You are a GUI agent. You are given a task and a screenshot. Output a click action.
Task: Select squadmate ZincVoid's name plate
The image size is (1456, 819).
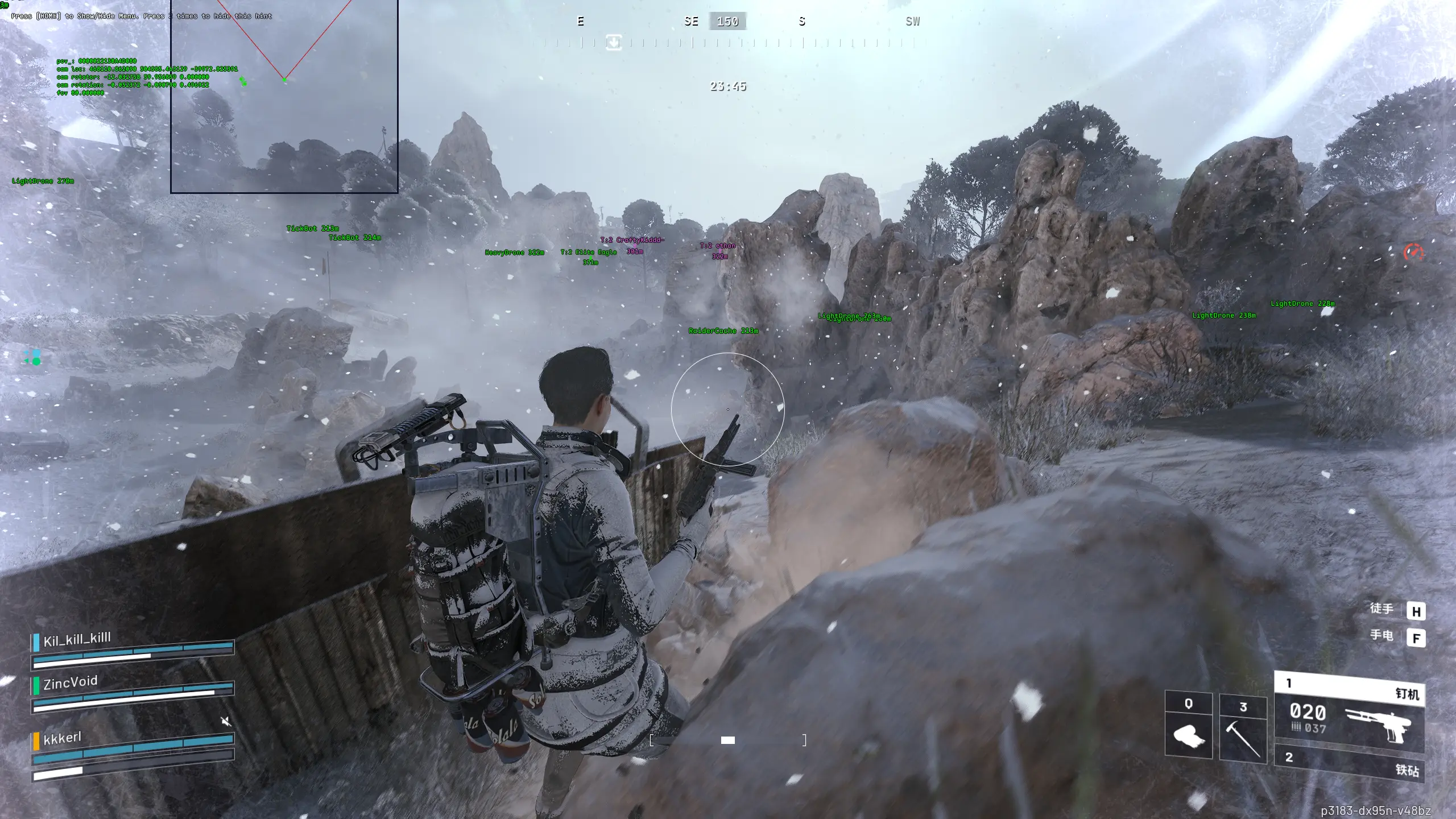71,681
